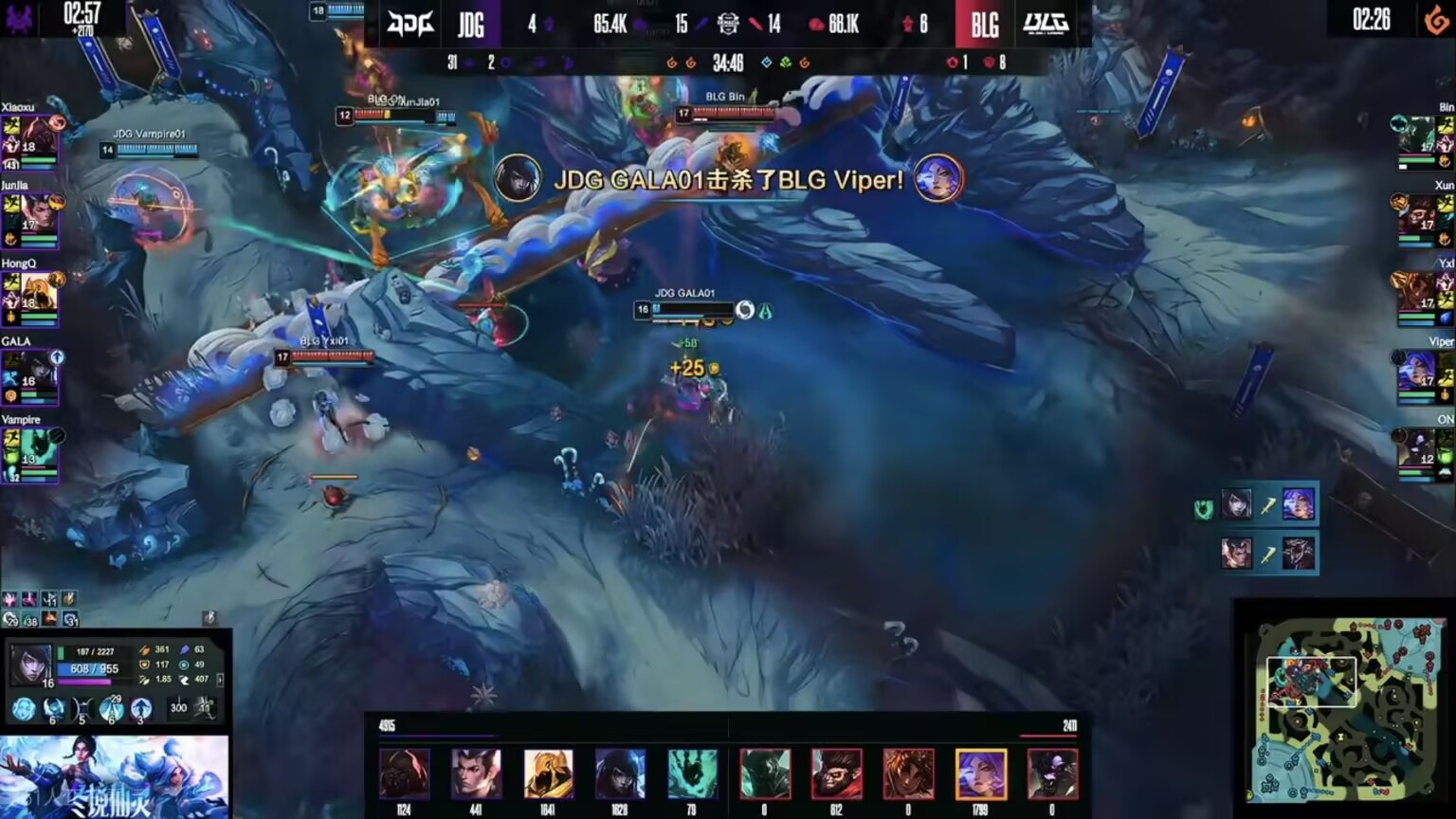Click the Wukong portrait in damage bar

click(x=836, y=773)
